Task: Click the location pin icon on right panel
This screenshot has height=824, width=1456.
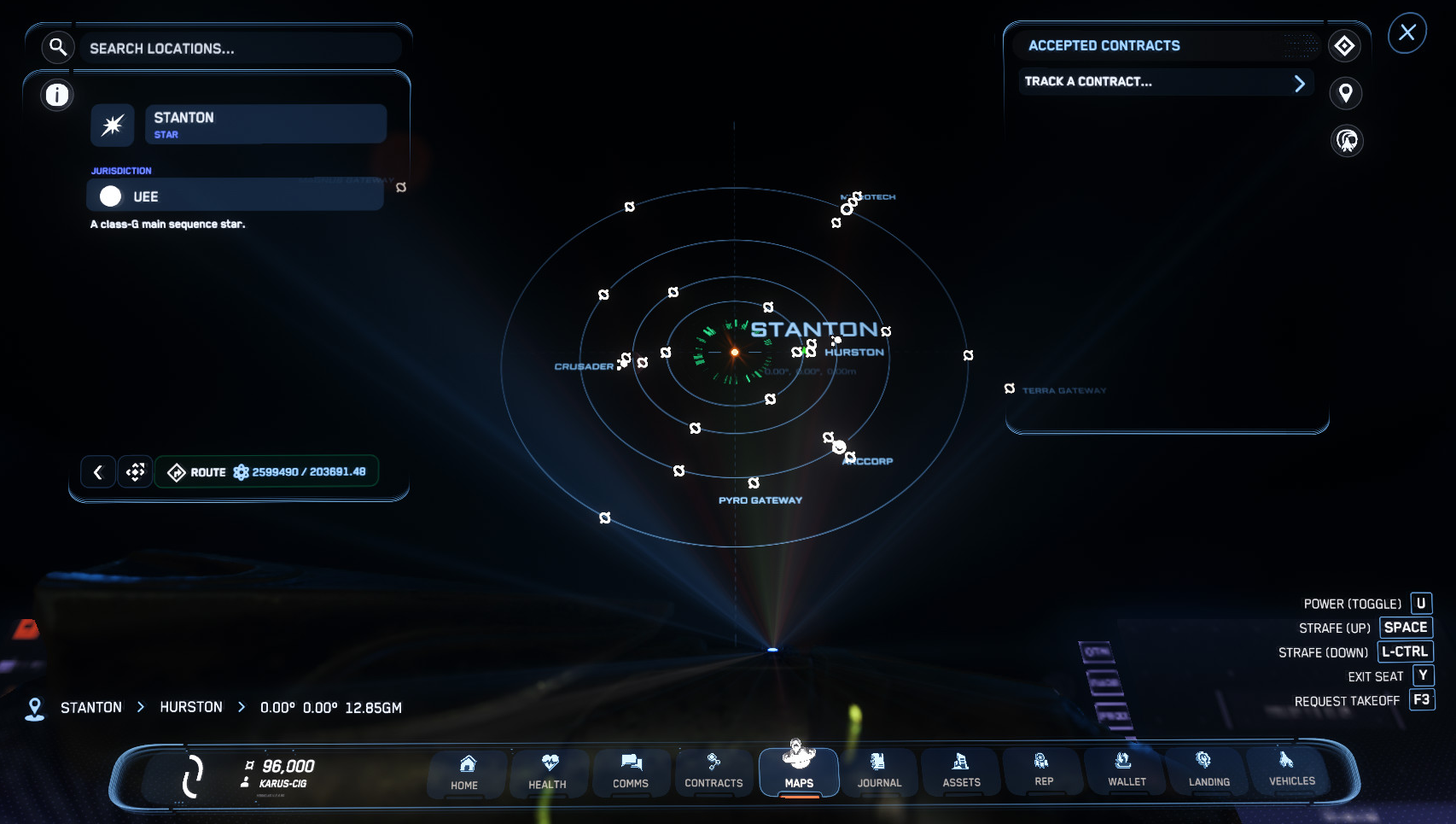Action: pos(1346,93)
